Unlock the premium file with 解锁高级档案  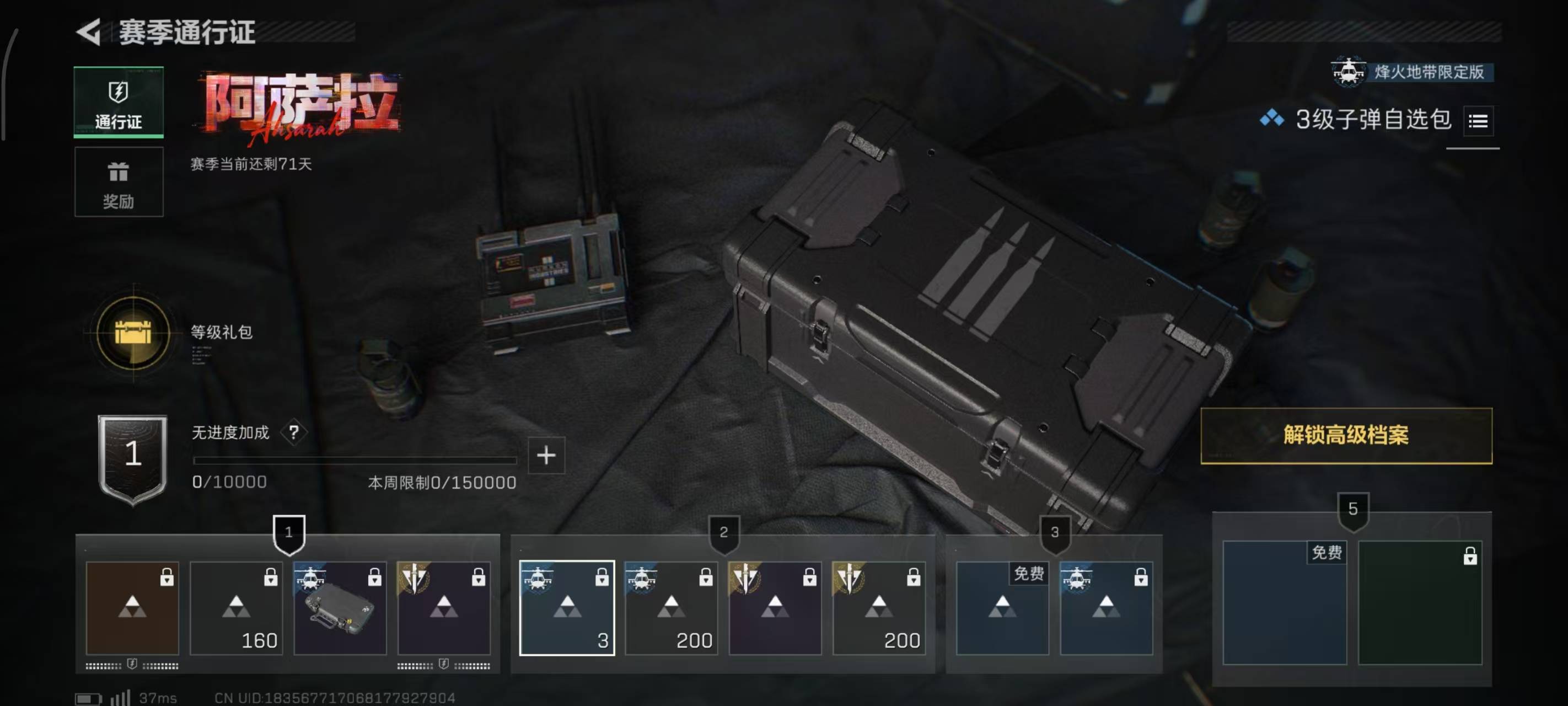1346,436
